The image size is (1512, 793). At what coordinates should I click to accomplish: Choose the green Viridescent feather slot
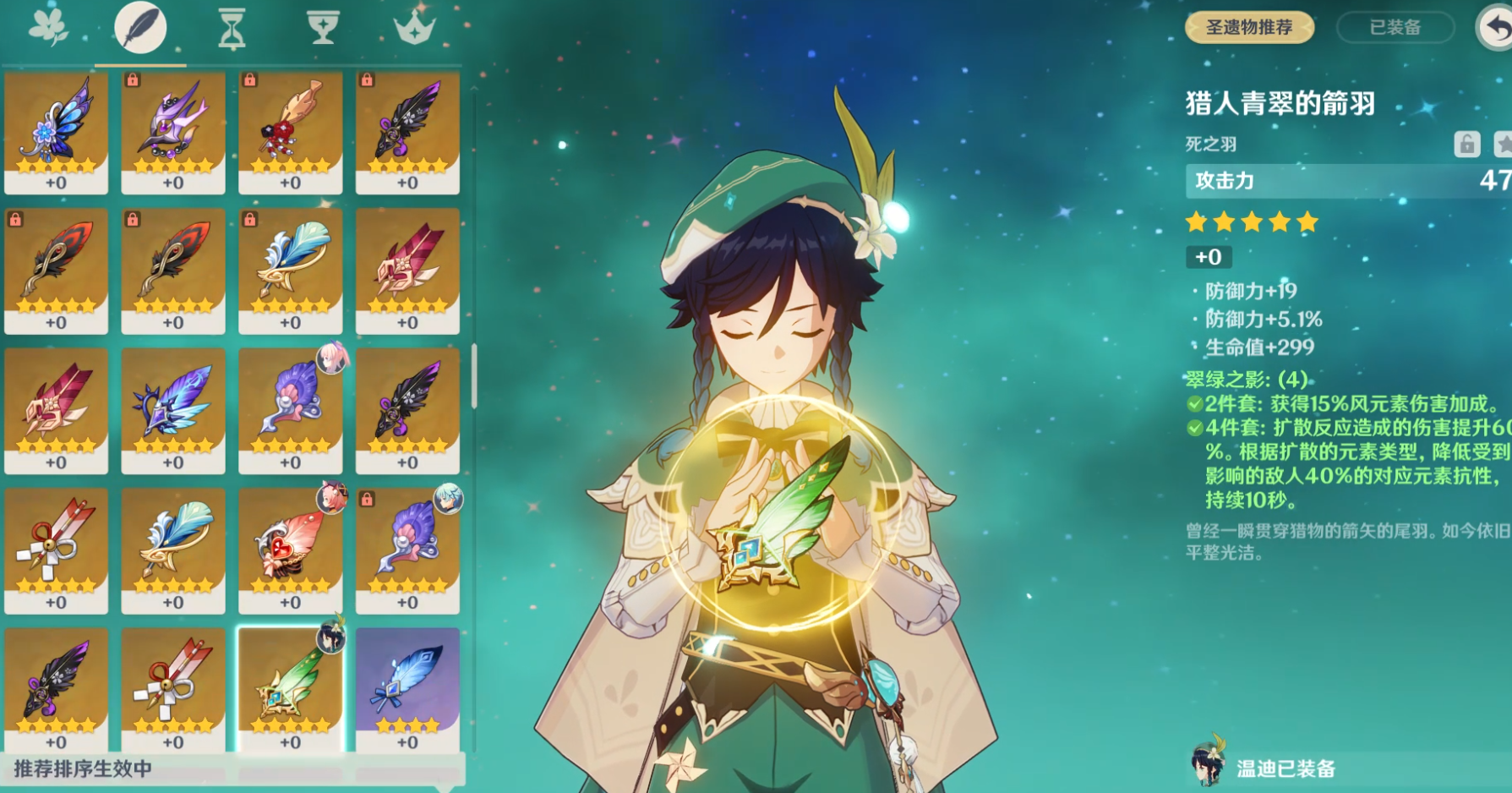[x=290, y=689]
